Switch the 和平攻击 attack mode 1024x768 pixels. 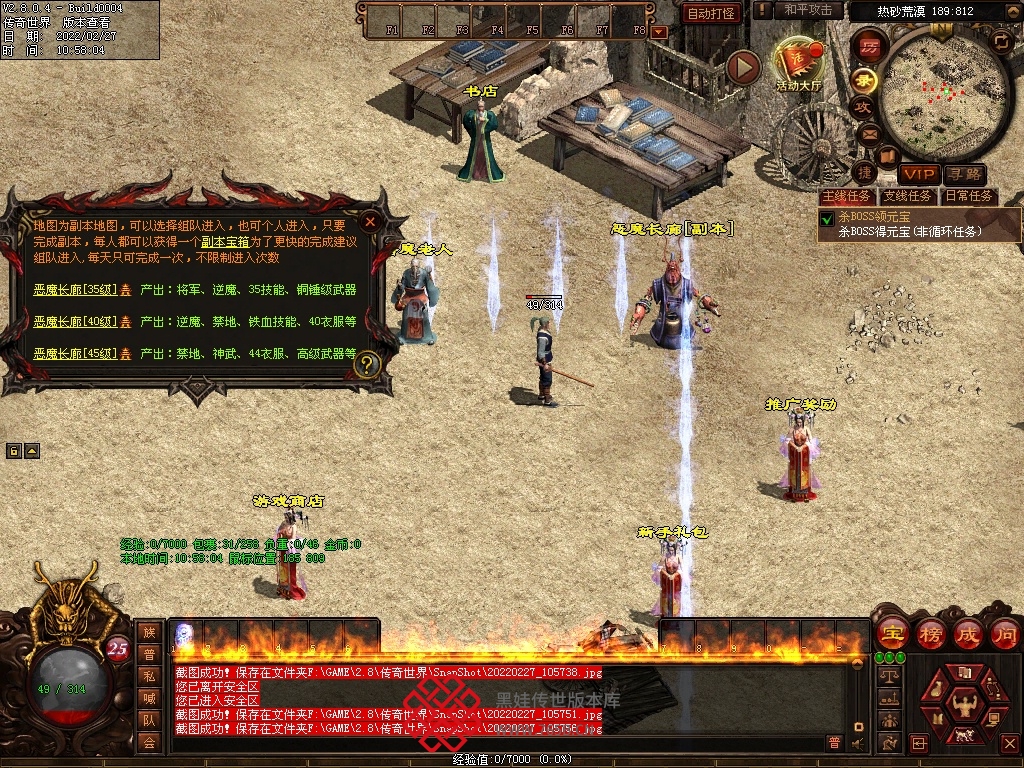pyautogui.click(x=808, y=10)
